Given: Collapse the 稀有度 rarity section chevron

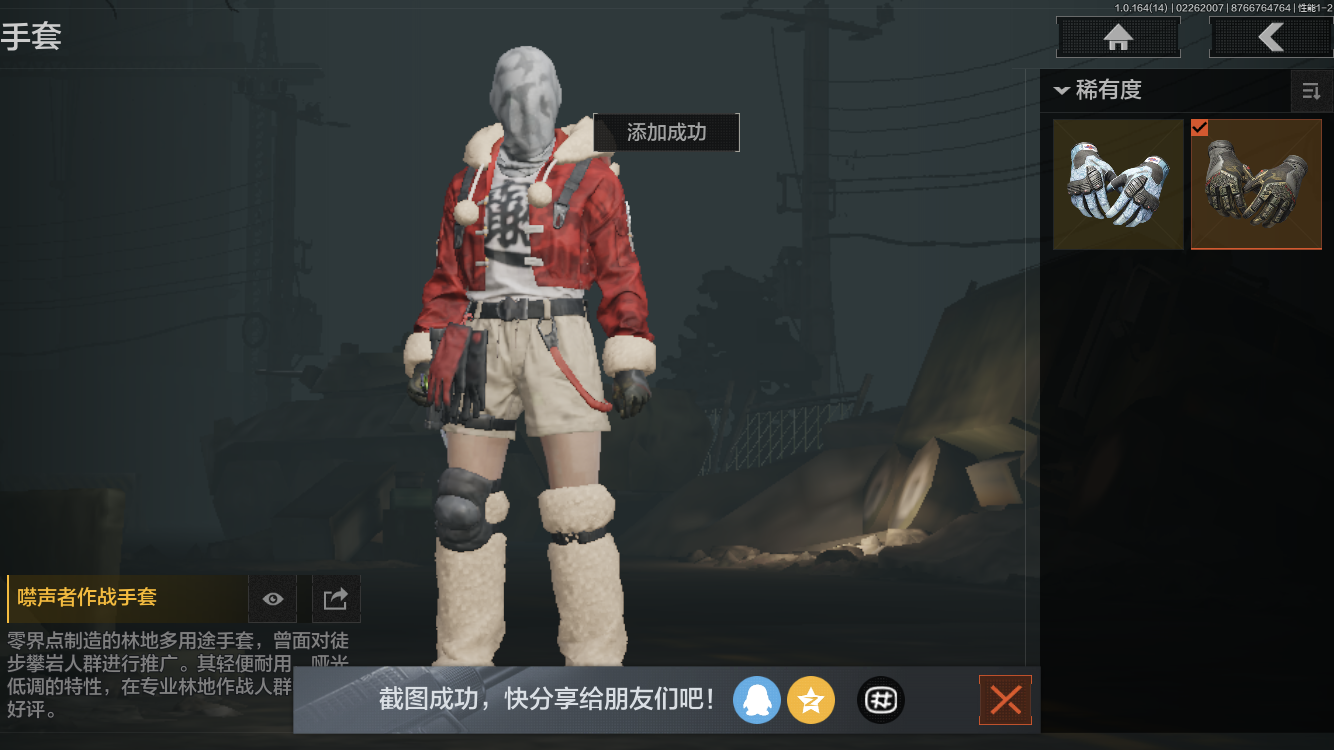Looking at the screenshot, I should (1062, 90).
